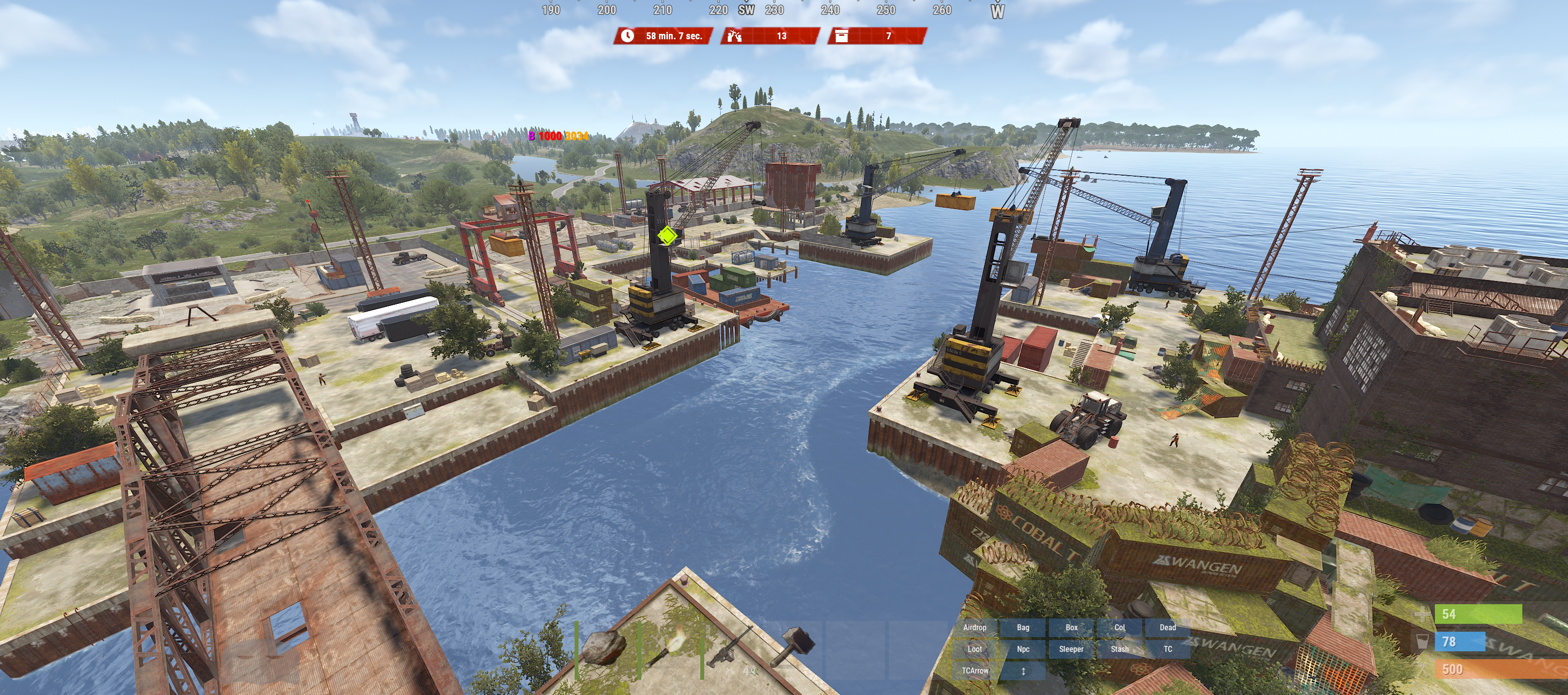Click the up-down arrow collapse button
The width and height of the screenshot is (1568, 695).
tap(1023, 670)
